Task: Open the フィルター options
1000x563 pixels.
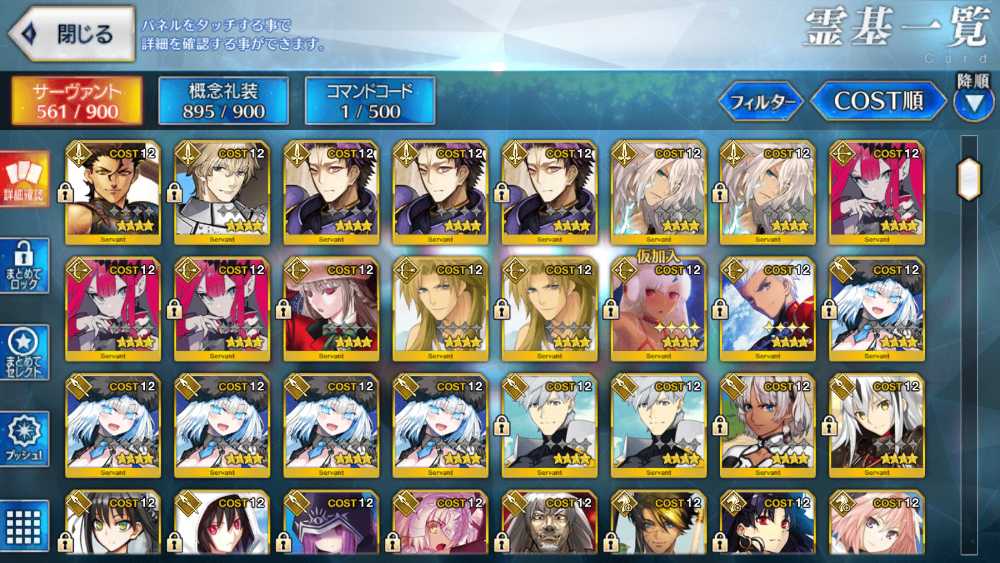Action: 761,101
